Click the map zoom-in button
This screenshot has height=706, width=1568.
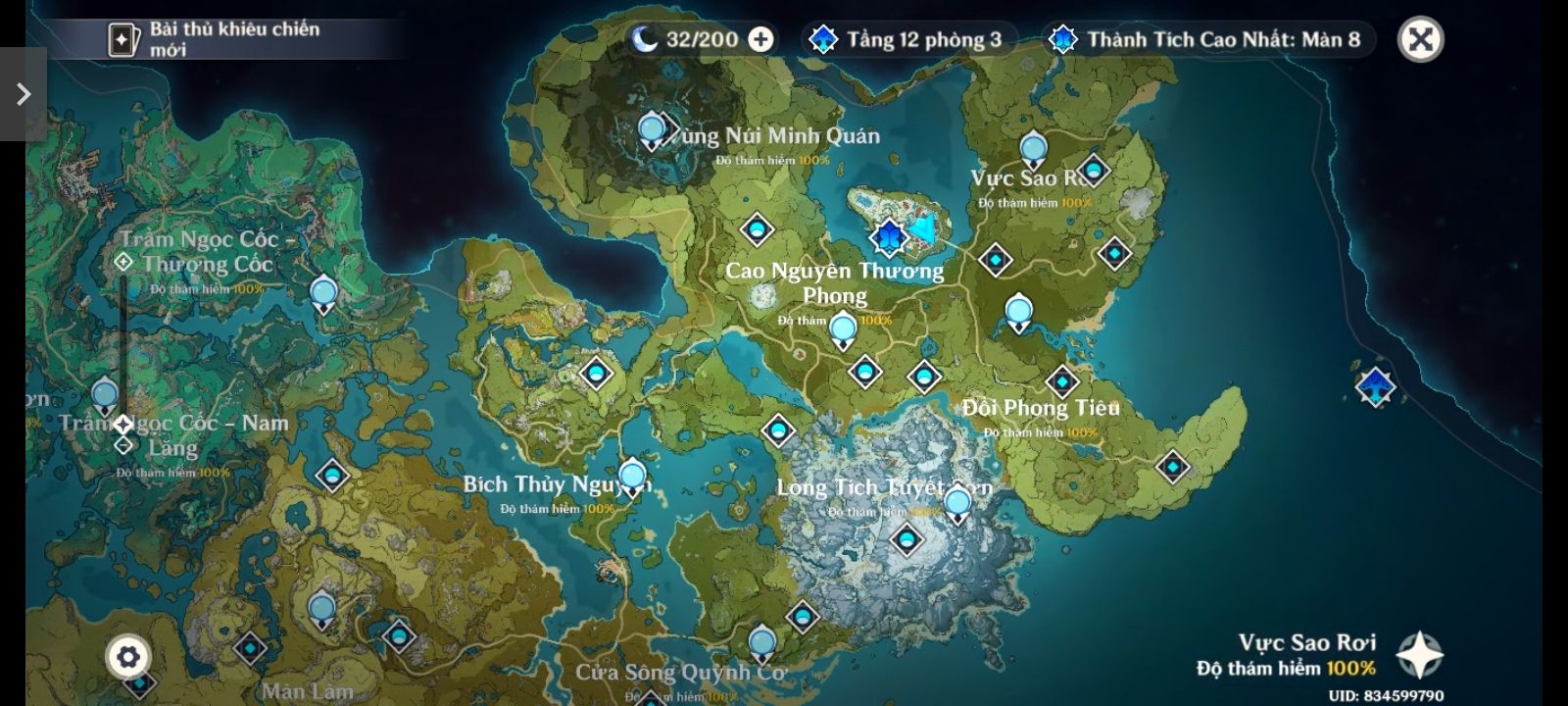pos(123,262)
